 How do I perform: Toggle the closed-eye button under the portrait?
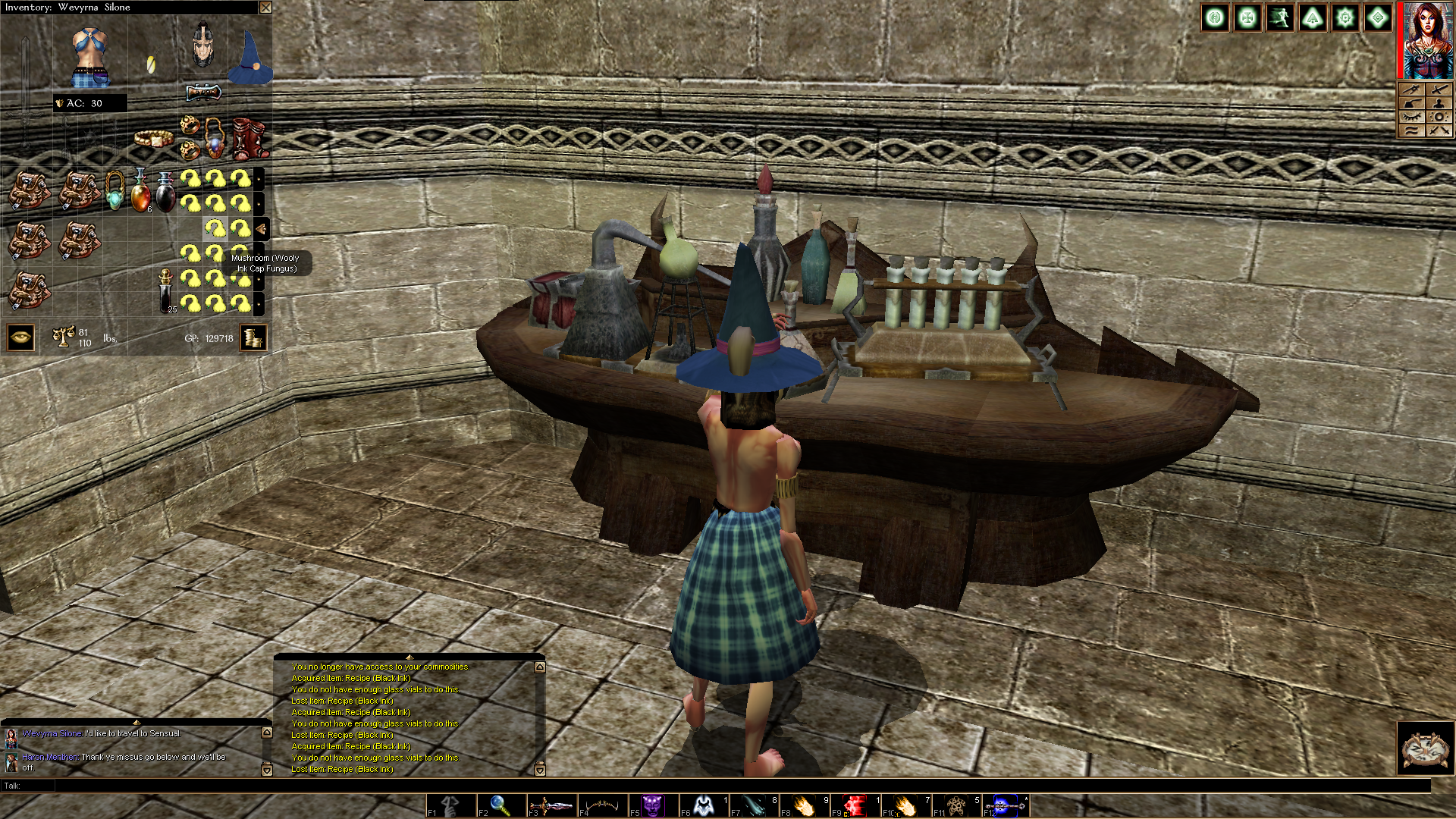(1412, 117)
